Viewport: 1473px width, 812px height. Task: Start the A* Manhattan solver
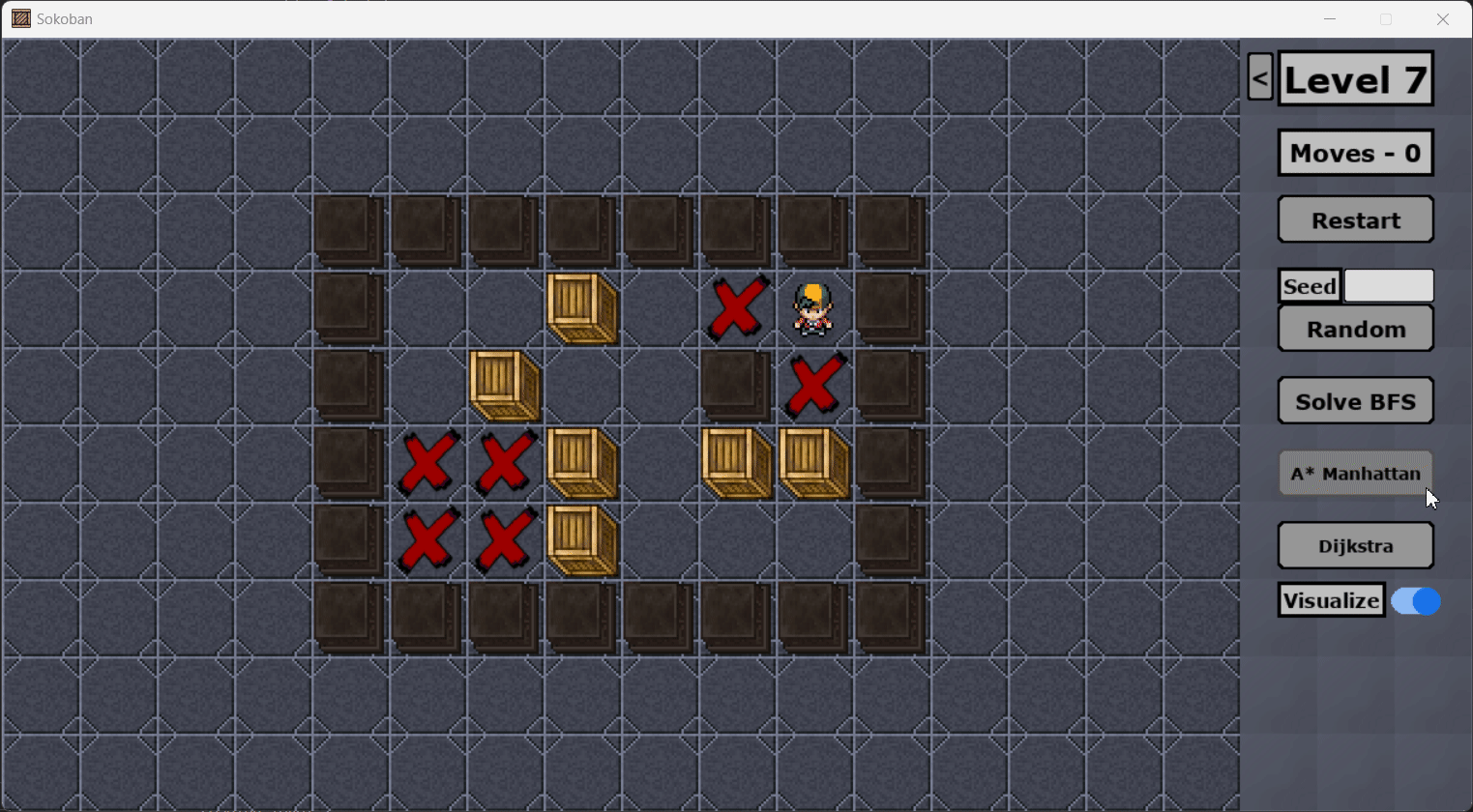point(1354,473)
